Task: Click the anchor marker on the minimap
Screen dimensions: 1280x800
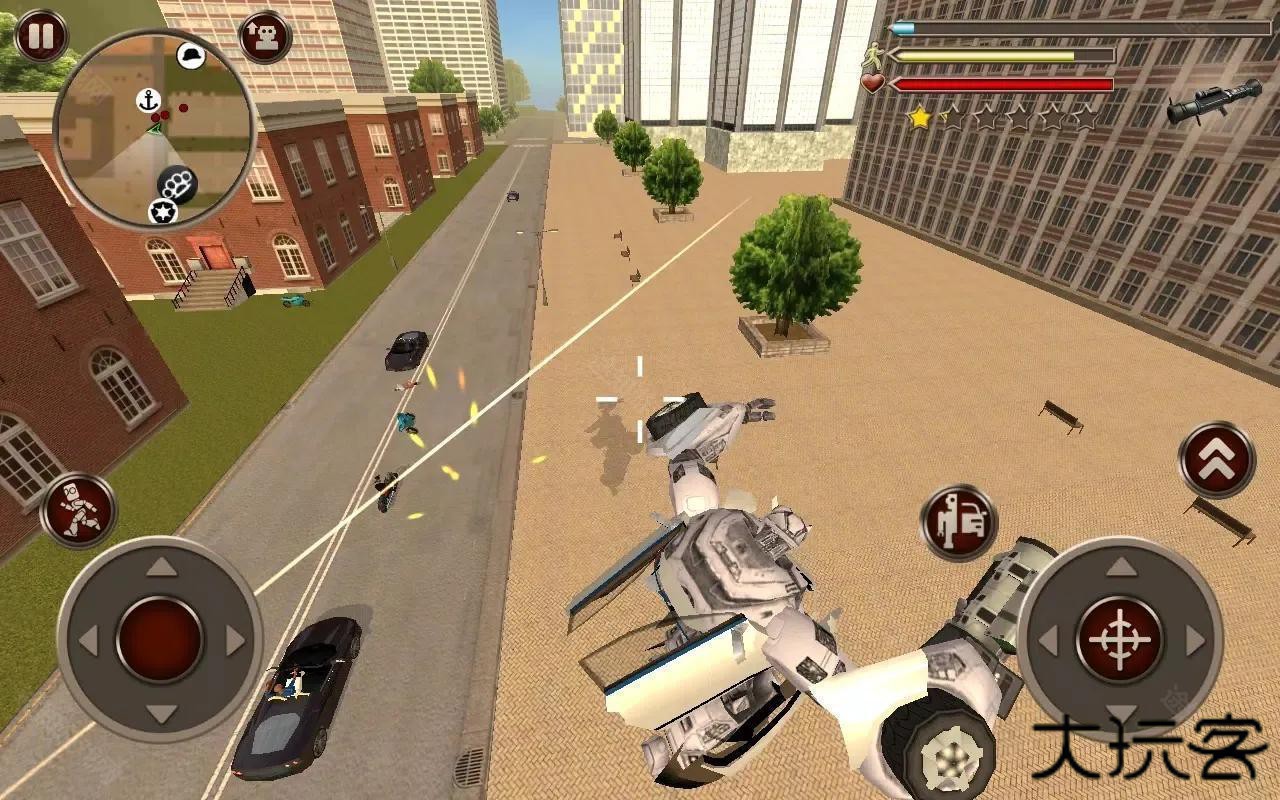Action: tap(149, 100)
